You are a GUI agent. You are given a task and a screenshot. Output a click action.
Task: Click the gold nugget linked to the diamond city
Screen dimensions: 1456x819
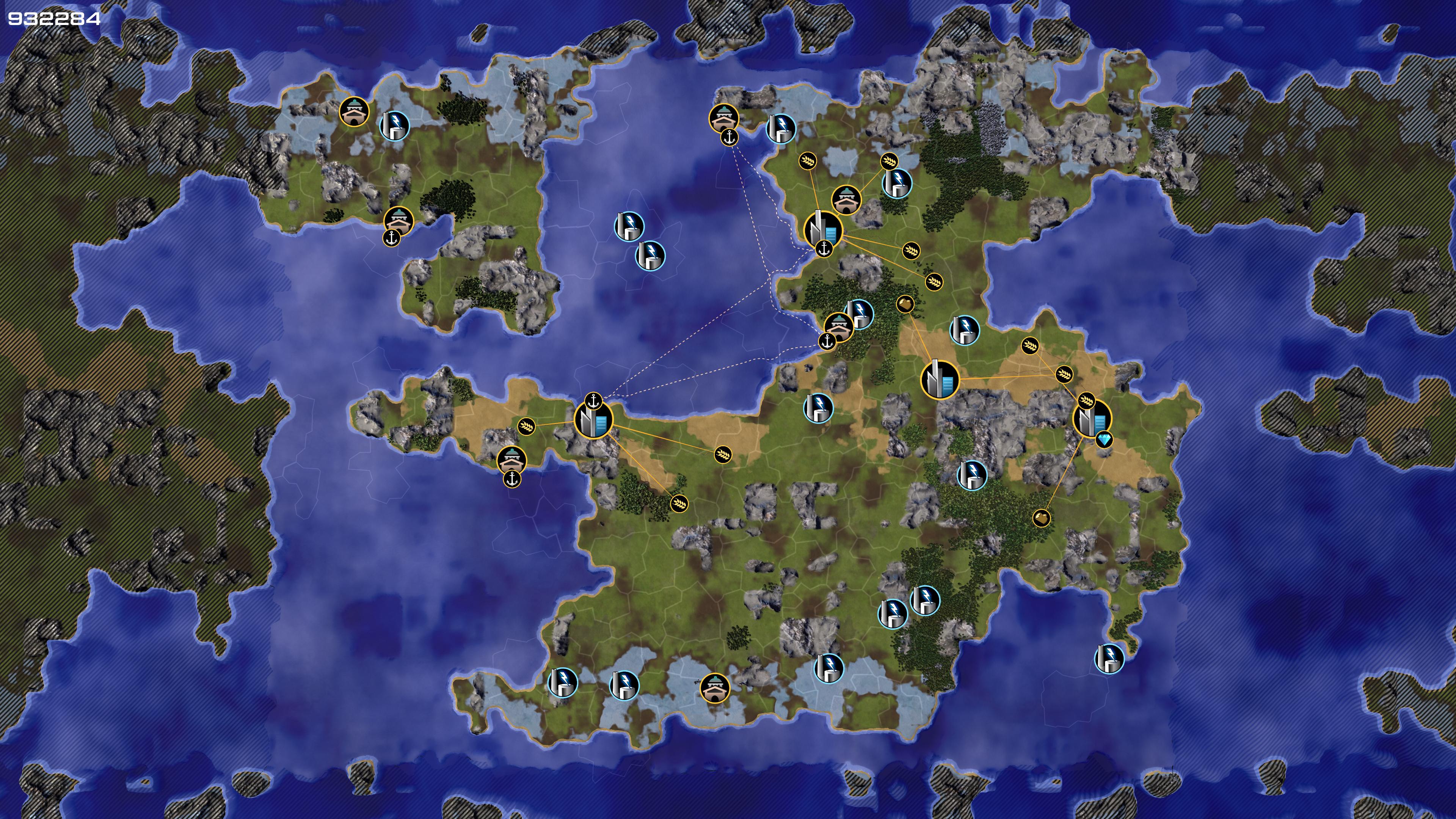[x=1041, y=517]
